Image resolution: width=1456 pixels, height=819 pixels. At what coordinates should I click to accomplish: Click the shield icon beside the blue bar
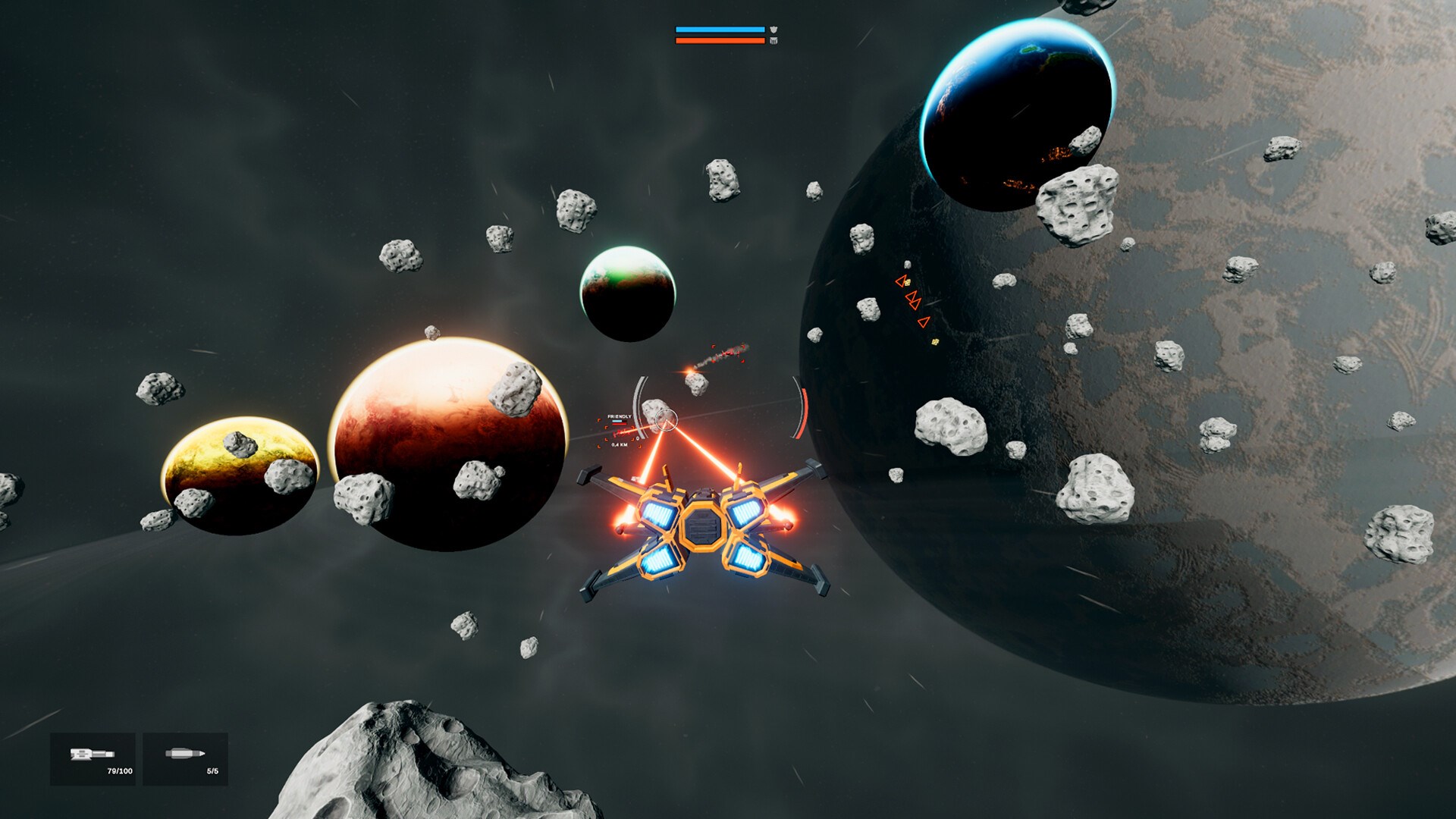tap(772, 29)
